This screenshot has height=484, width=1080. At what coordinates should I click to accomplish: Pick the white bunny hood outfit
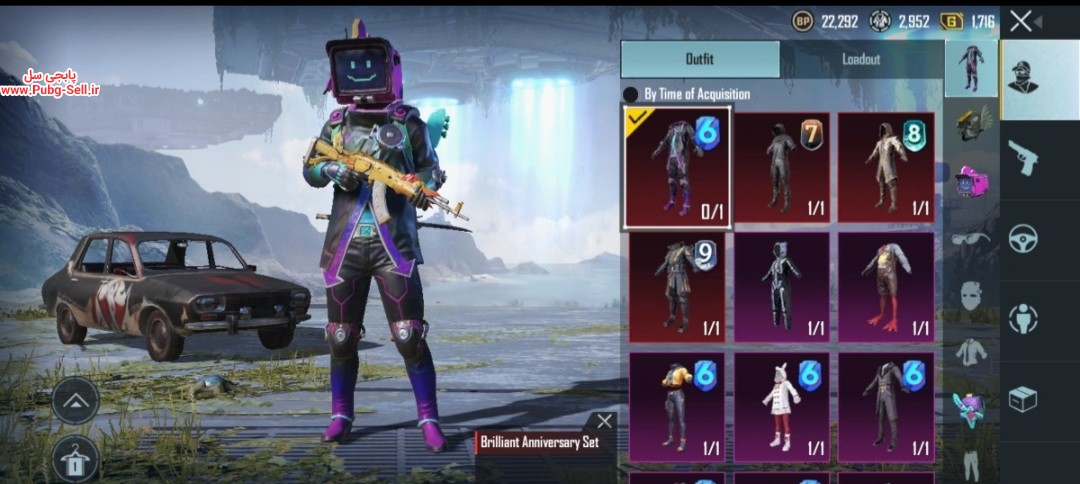782,406
